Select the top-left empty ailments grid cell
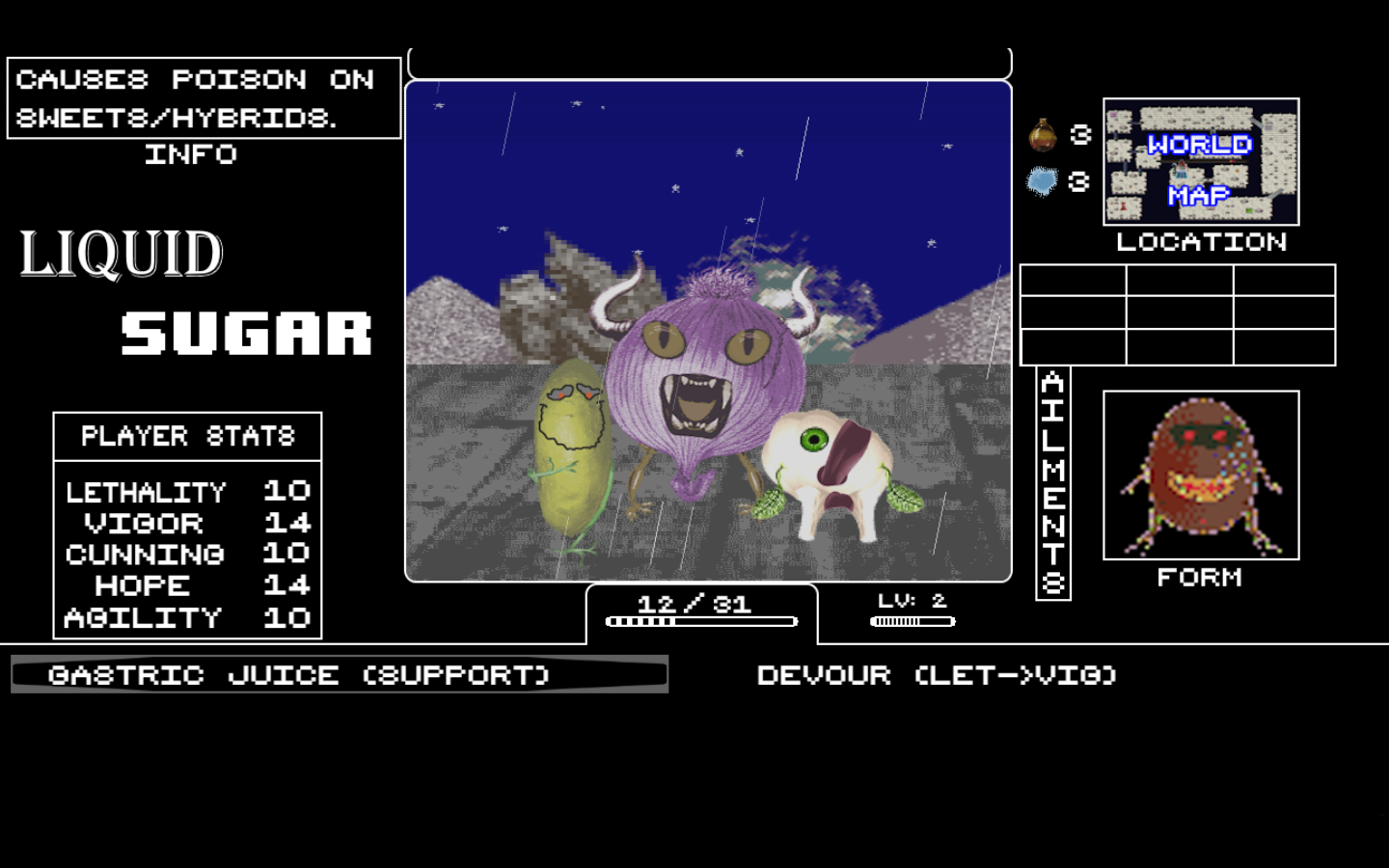The image size is (1389, 868). pyautogui.click(x=1072, y=281)
